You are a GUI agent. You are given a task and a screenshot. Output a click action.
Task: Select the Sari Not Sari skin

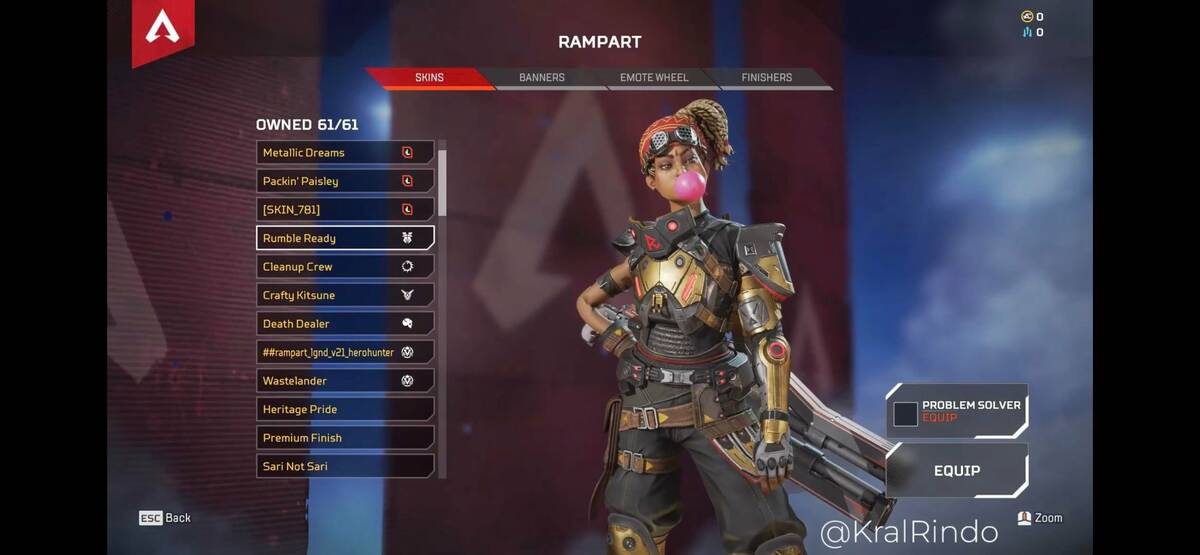[345, 466]
